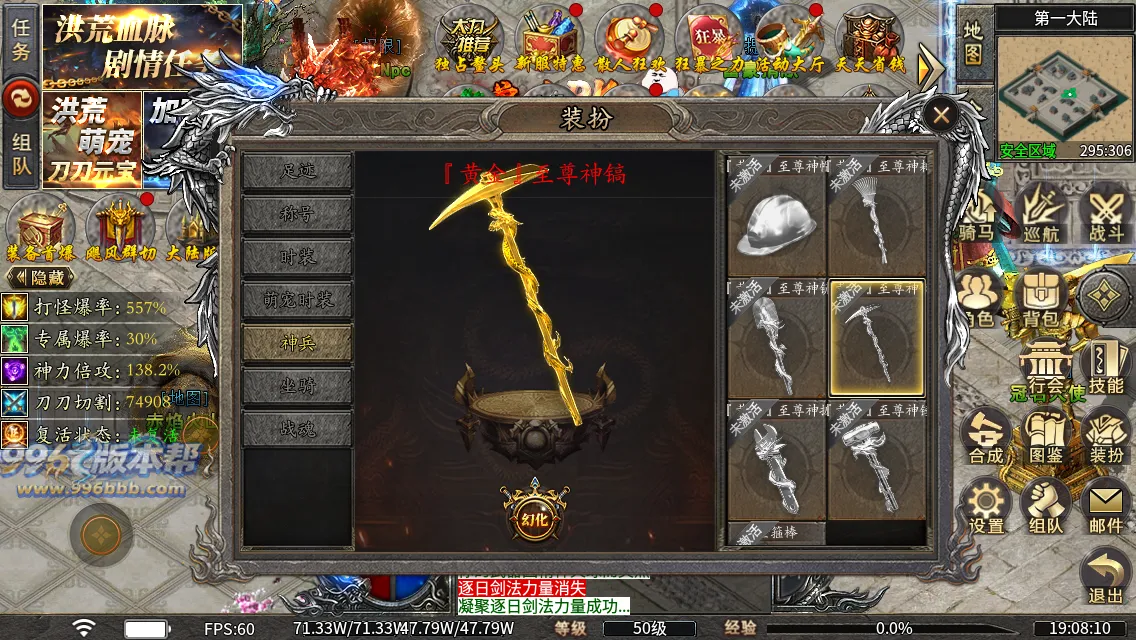Activate the 幻化 transform button
The image size is (1136, 640).
click(x=535, y=517)
